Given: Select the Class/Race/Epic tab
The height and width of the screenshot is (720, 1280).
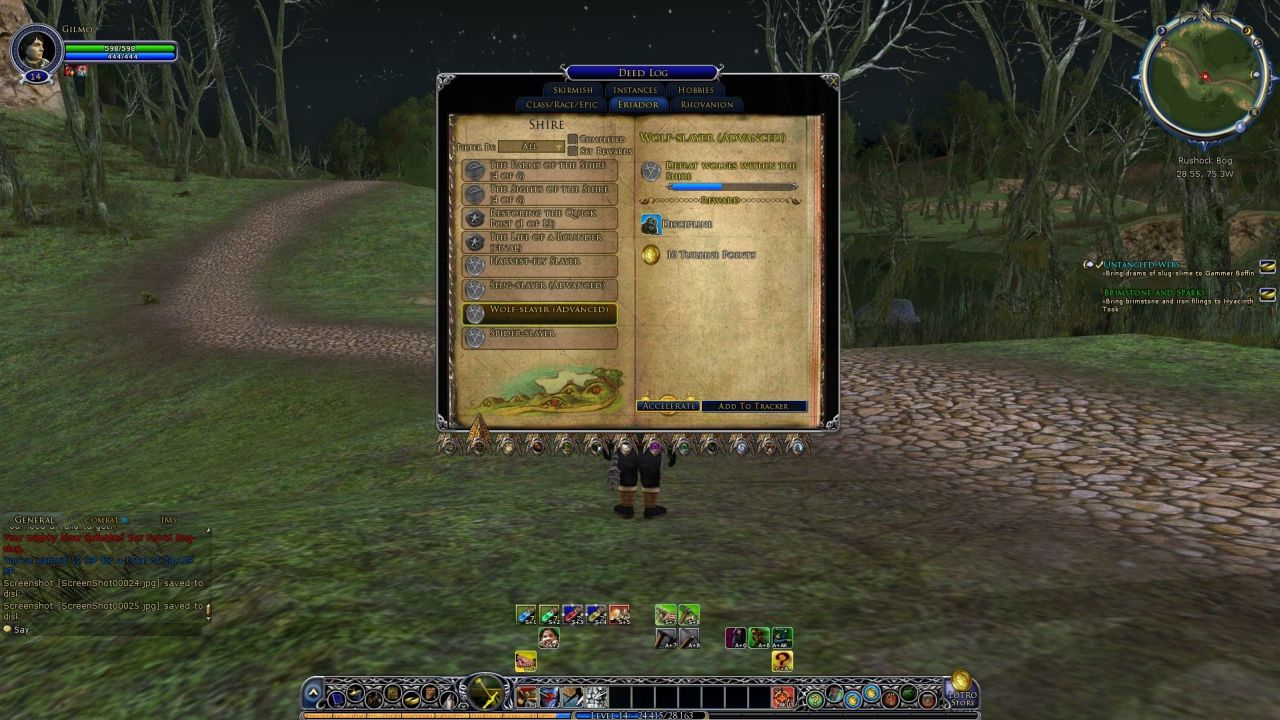Looking at the screenshot, I should (x=561, y=105).
